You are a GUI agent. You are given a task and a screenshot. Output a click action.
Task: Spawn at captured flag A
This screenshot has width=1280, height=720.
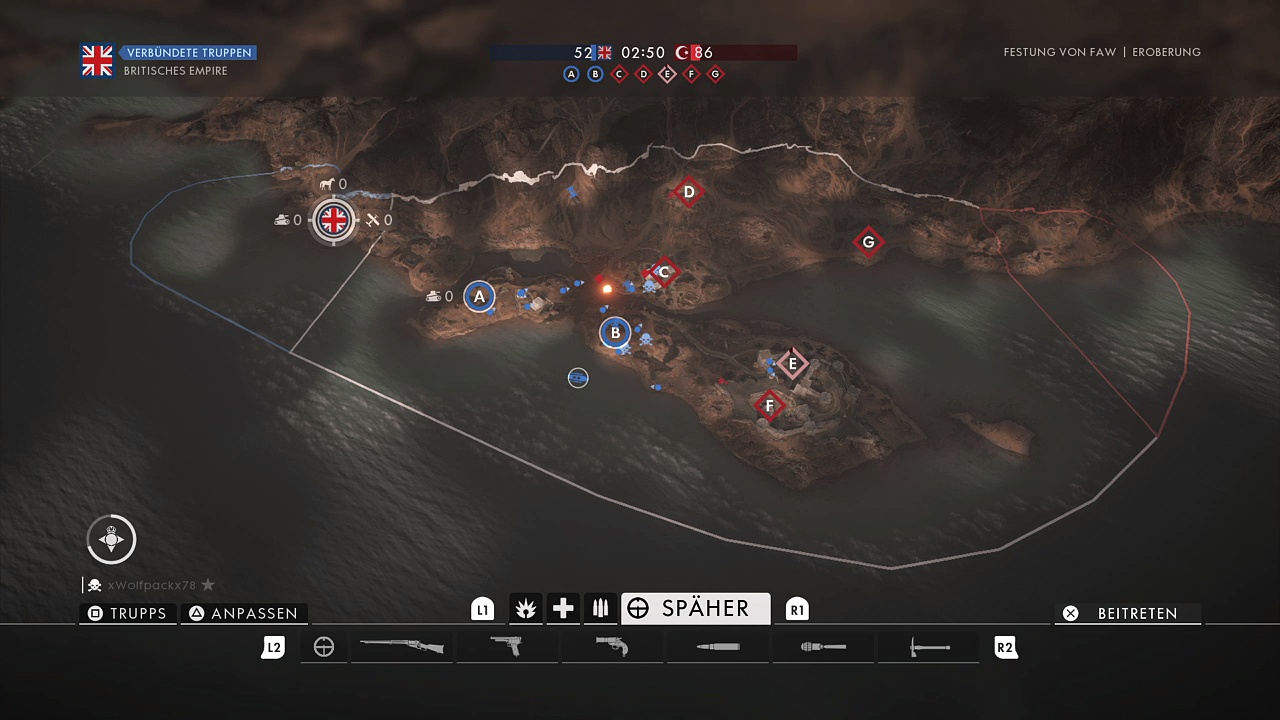[479, 296]
